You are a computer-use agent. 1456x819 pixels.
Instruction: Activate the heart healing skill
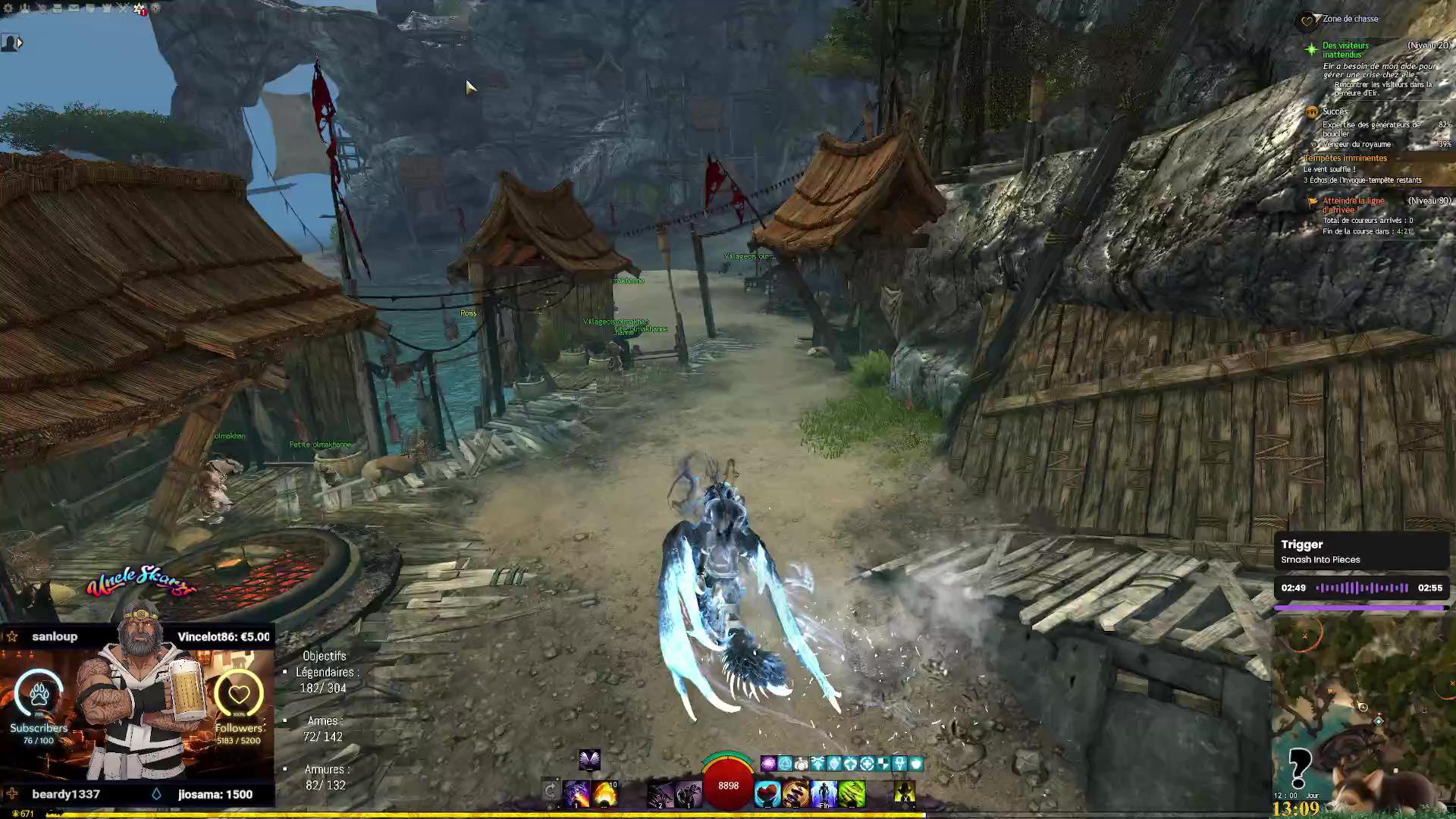tap(767, 794)
